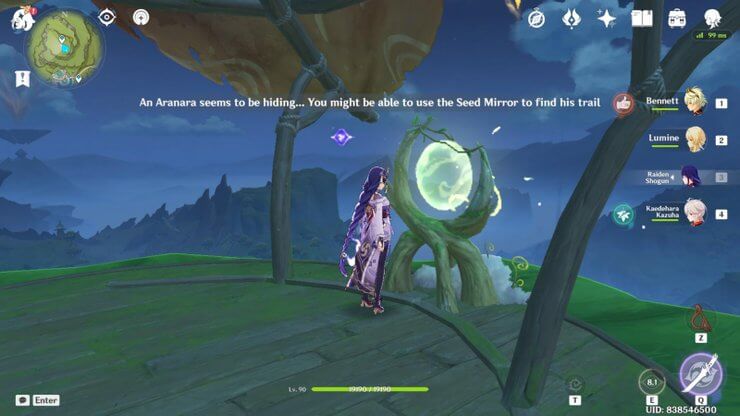This screenshot has height=416, width=740.
Task: Open the four-pointed star events icon
Action: tap(607, 18)
